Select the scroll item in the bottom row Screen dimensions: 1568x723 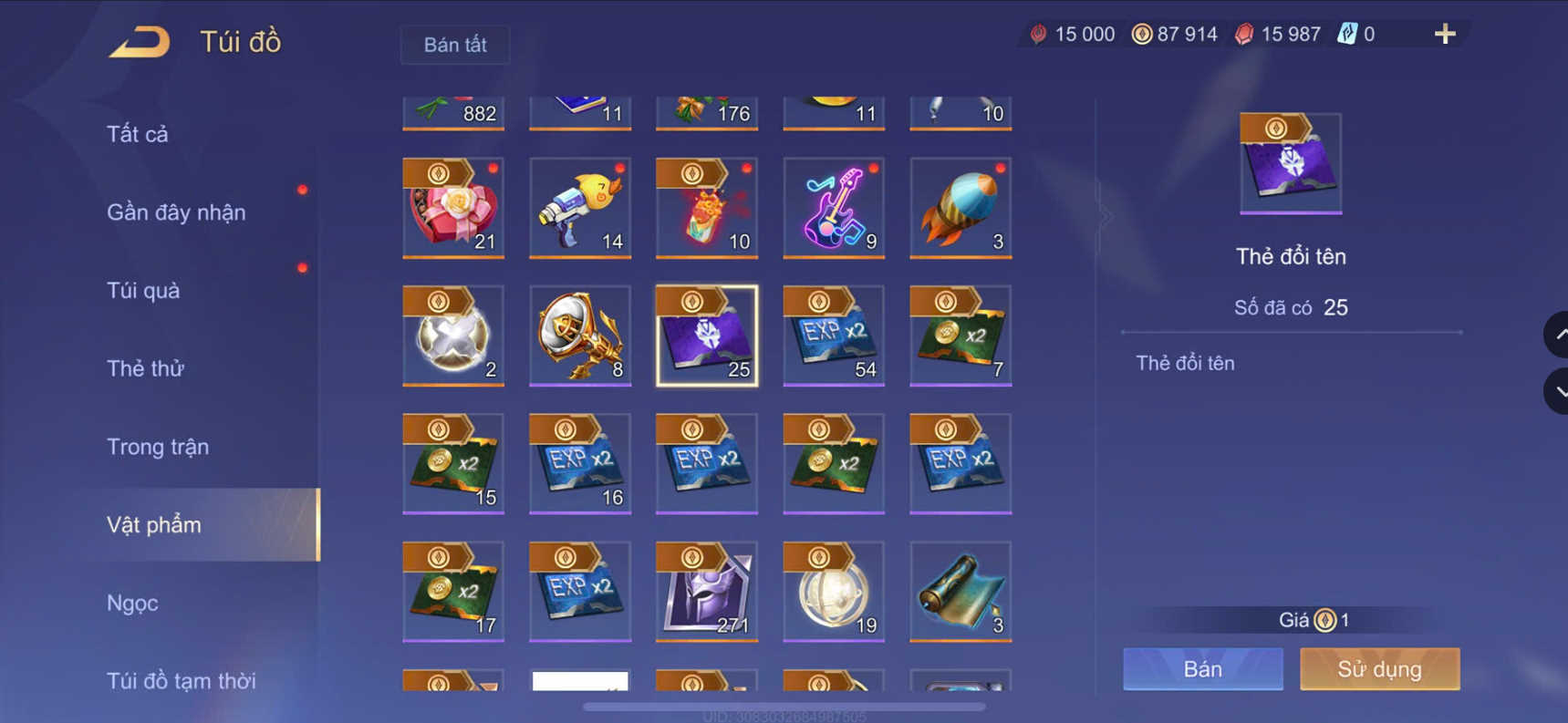coord(960,591)
